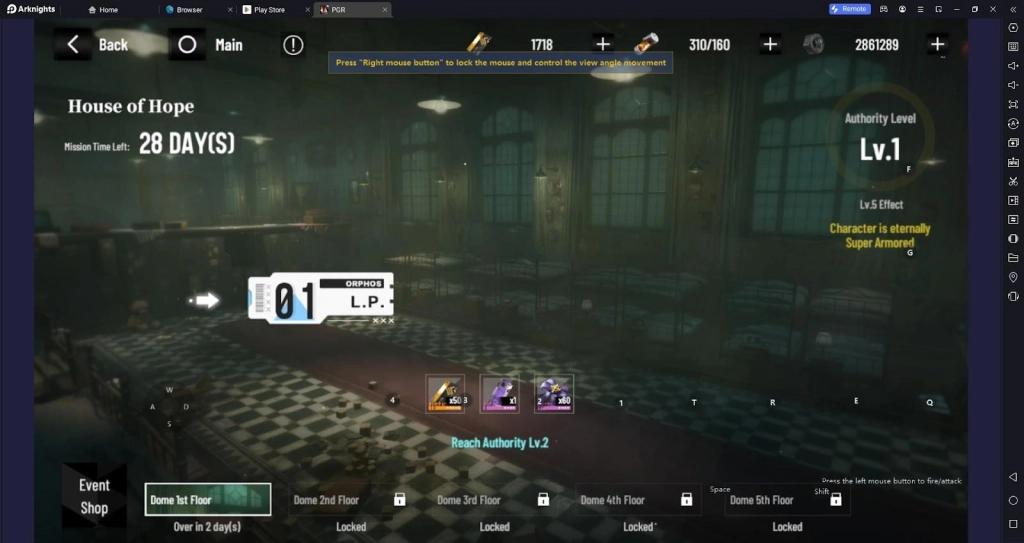View the x50 gold reward item
Viewport: 1024px width, 543px height.
pos(445,394)
